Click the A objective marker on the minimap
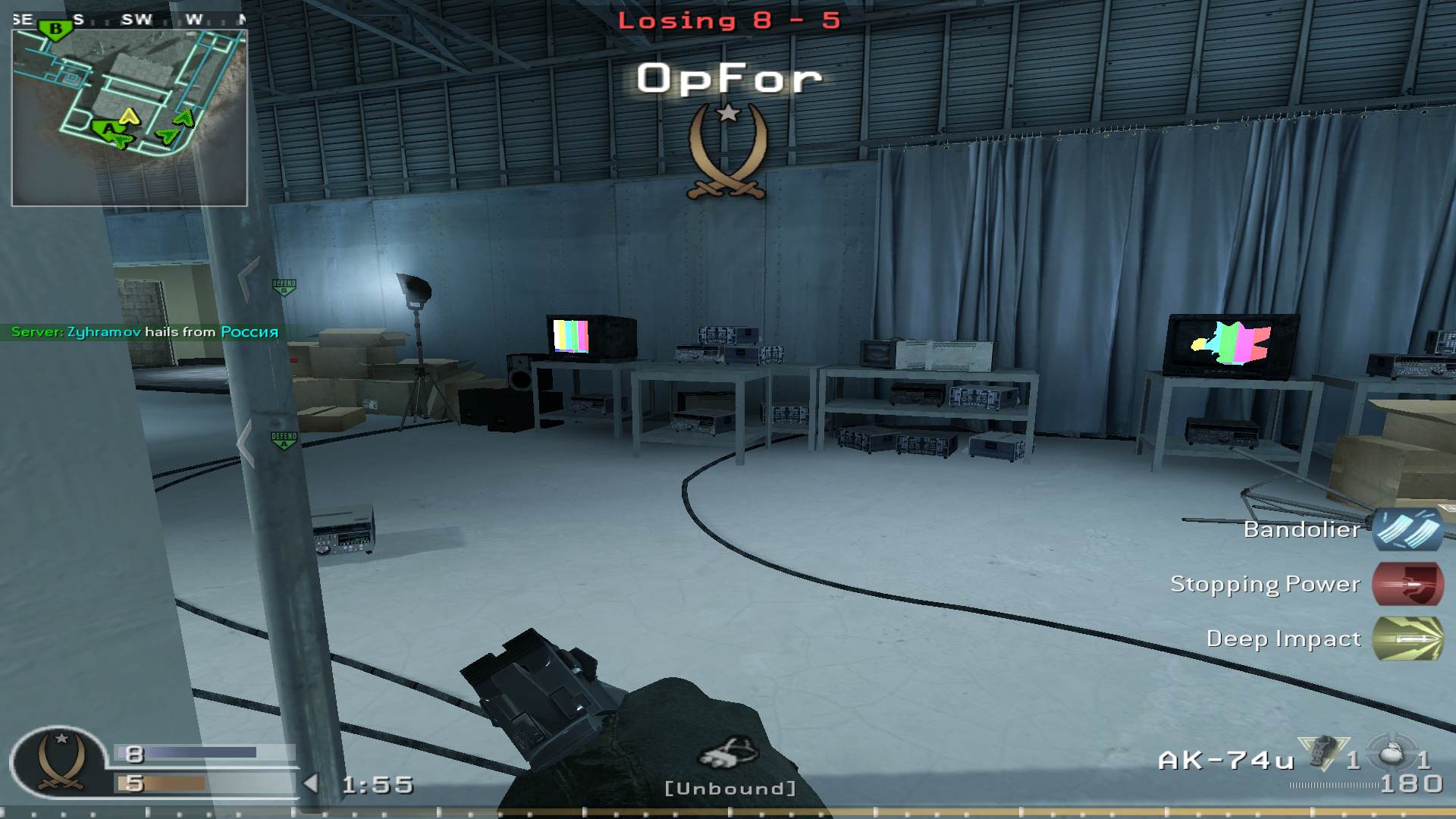 pyautogui.click(x=110, y=129)
